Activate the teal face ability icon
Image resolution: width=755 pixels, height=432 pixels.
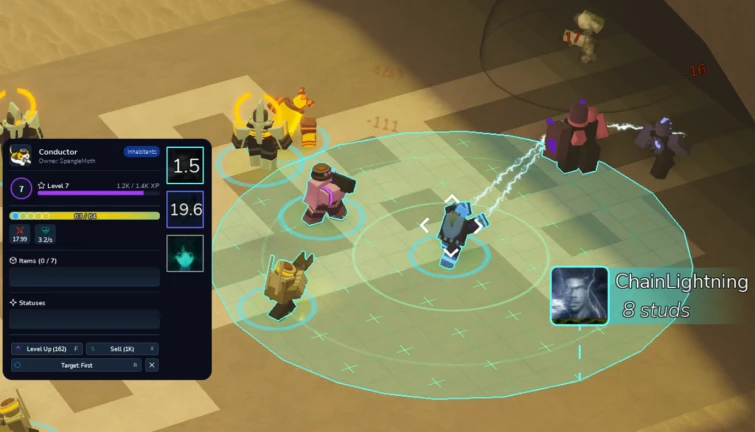click(185, 253)
